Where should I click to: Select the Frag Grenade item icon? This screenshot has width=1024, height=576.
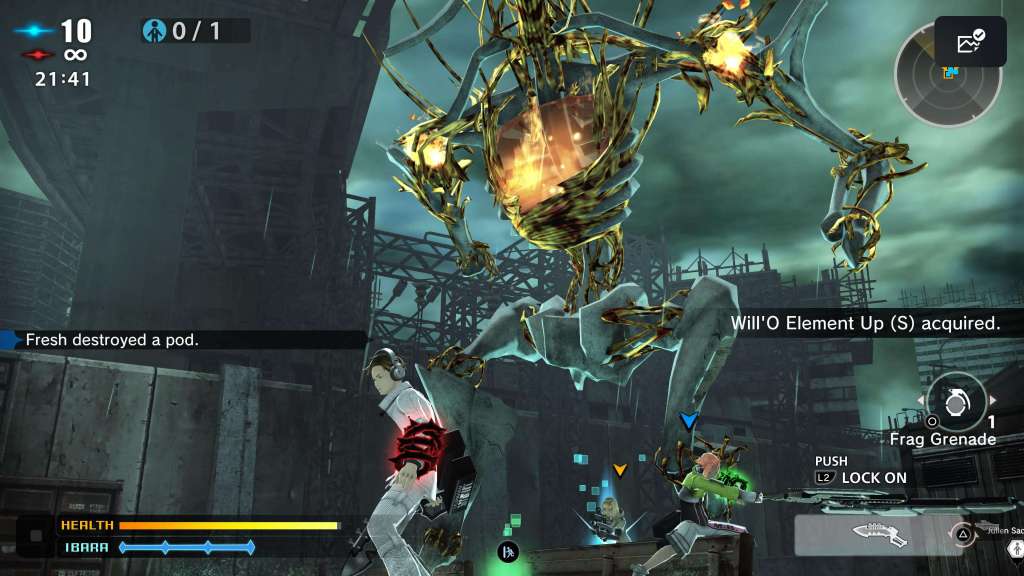957,402
